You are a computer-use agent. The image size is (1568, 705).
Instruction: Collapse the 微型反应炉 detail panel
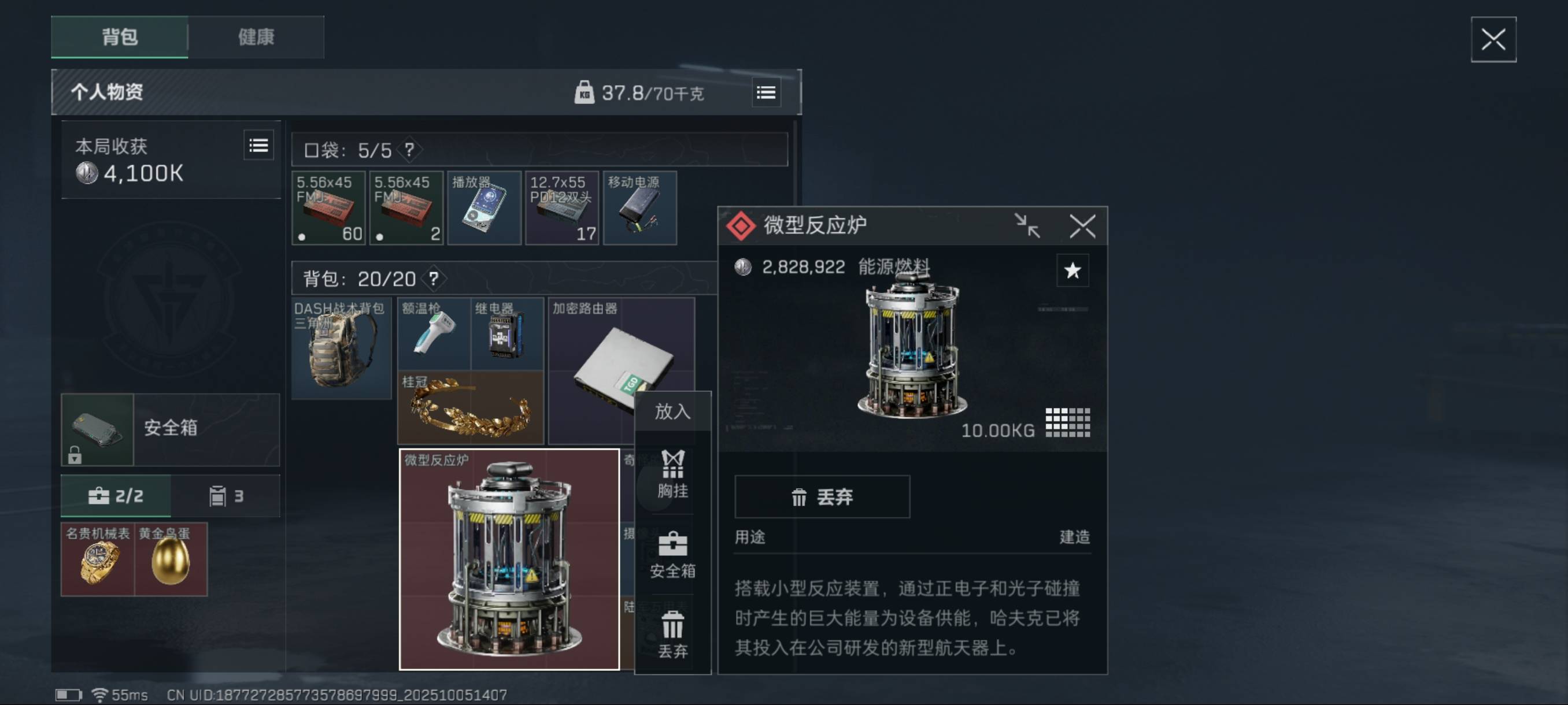coord(1027,227)
